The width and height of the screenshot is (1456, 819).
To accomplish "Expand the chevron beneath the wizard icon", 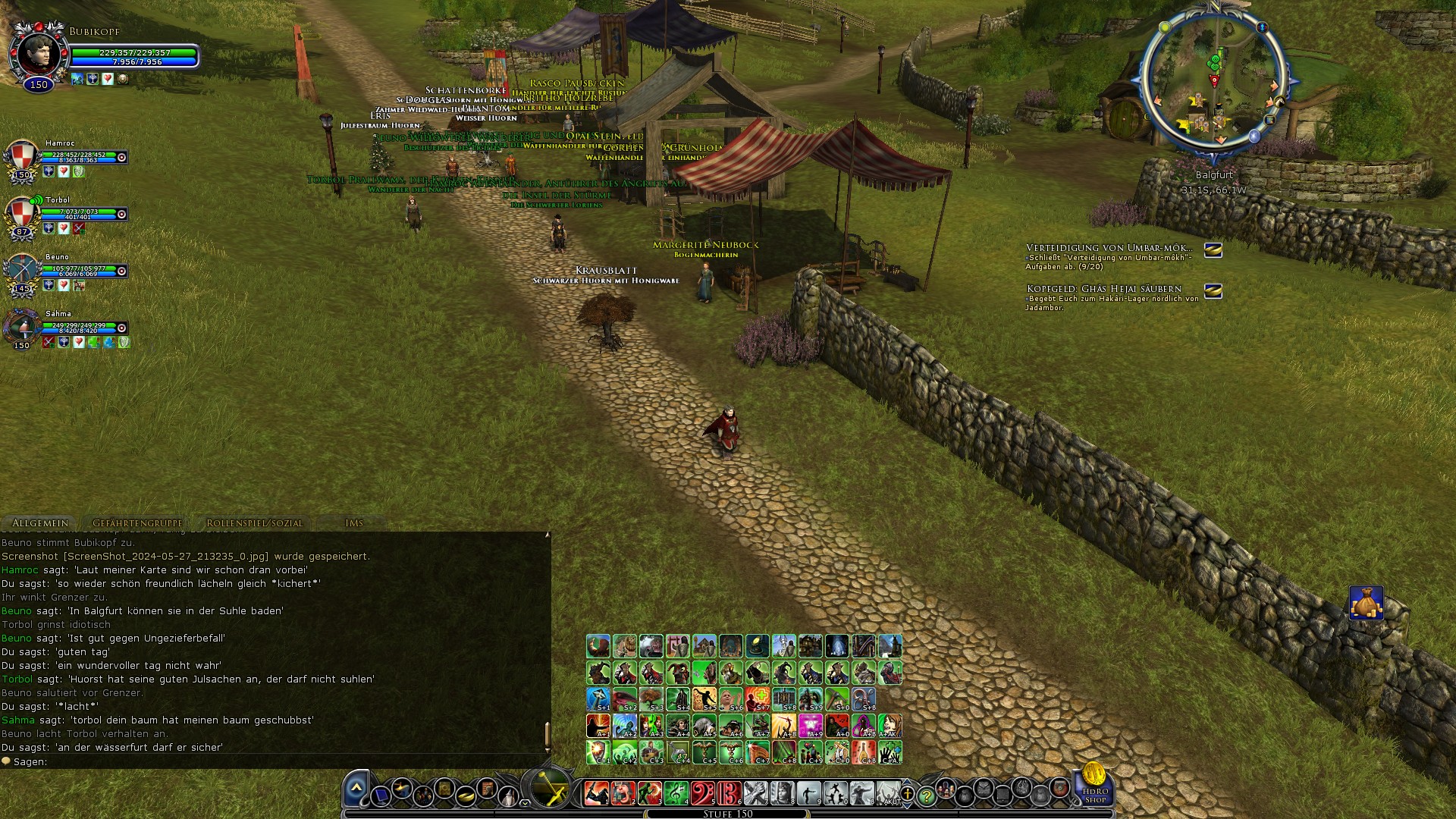I will coord(525,804).
